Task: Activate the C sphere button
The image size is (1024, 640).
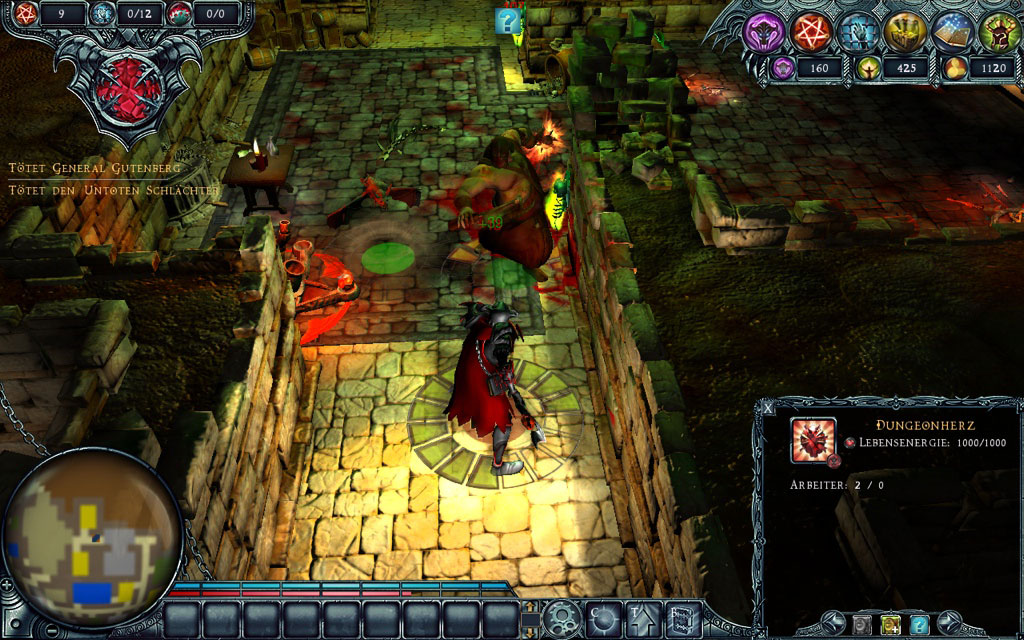Action: [603, 618]
